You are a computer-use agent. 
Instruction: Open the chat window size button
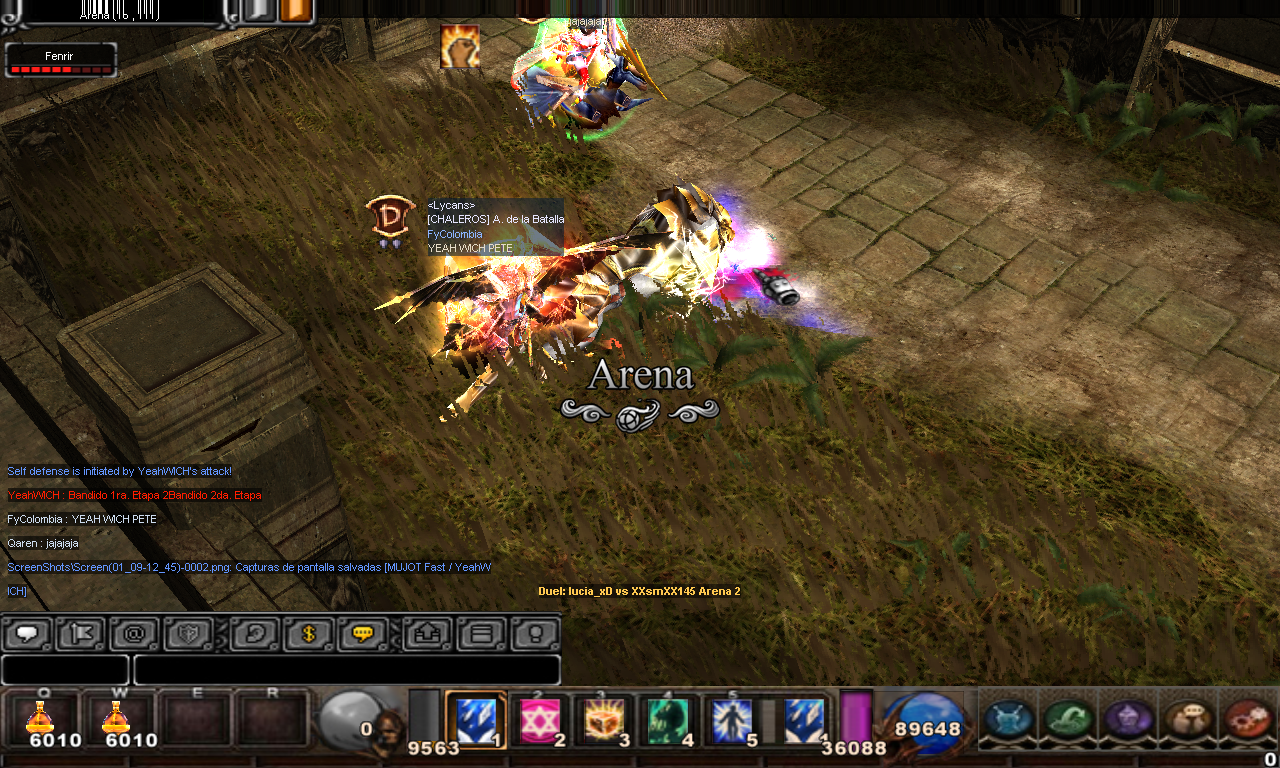(481, 634)
